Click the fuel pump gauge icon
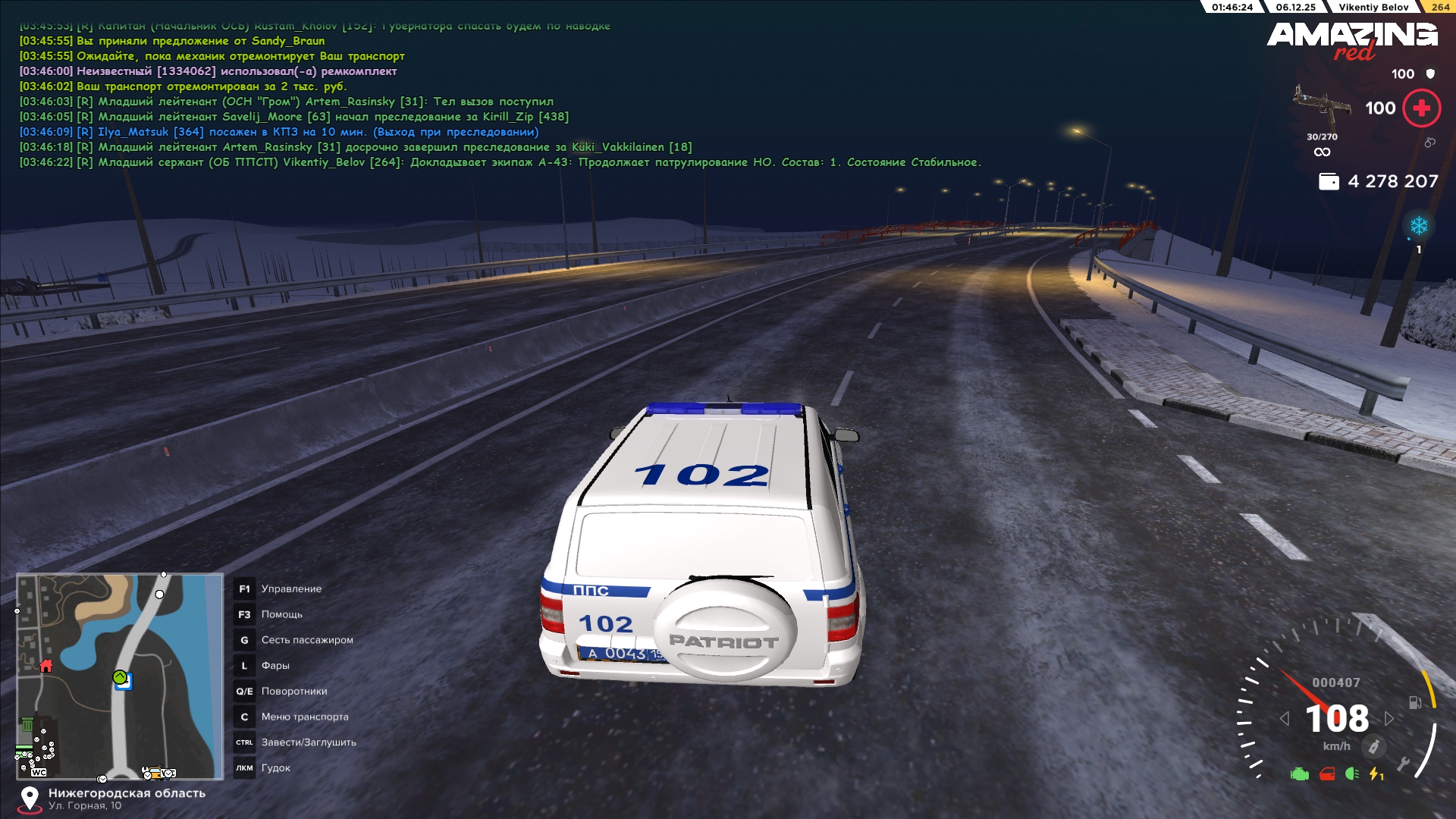The height and width of the screenshot is (819, 1456). pos(1415,702)
